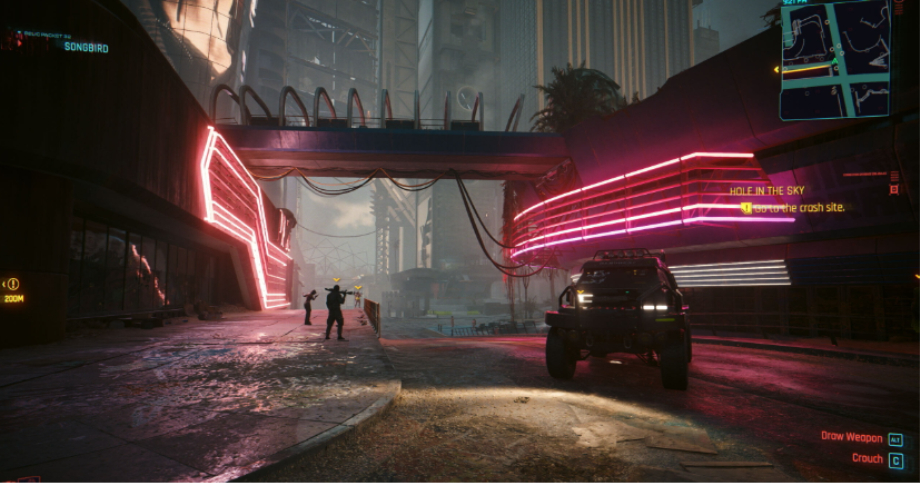Select the Hole in the Sky quest tracker
Image resolution: width=922 pixels, height=483 pixels.
coord(766,190)
